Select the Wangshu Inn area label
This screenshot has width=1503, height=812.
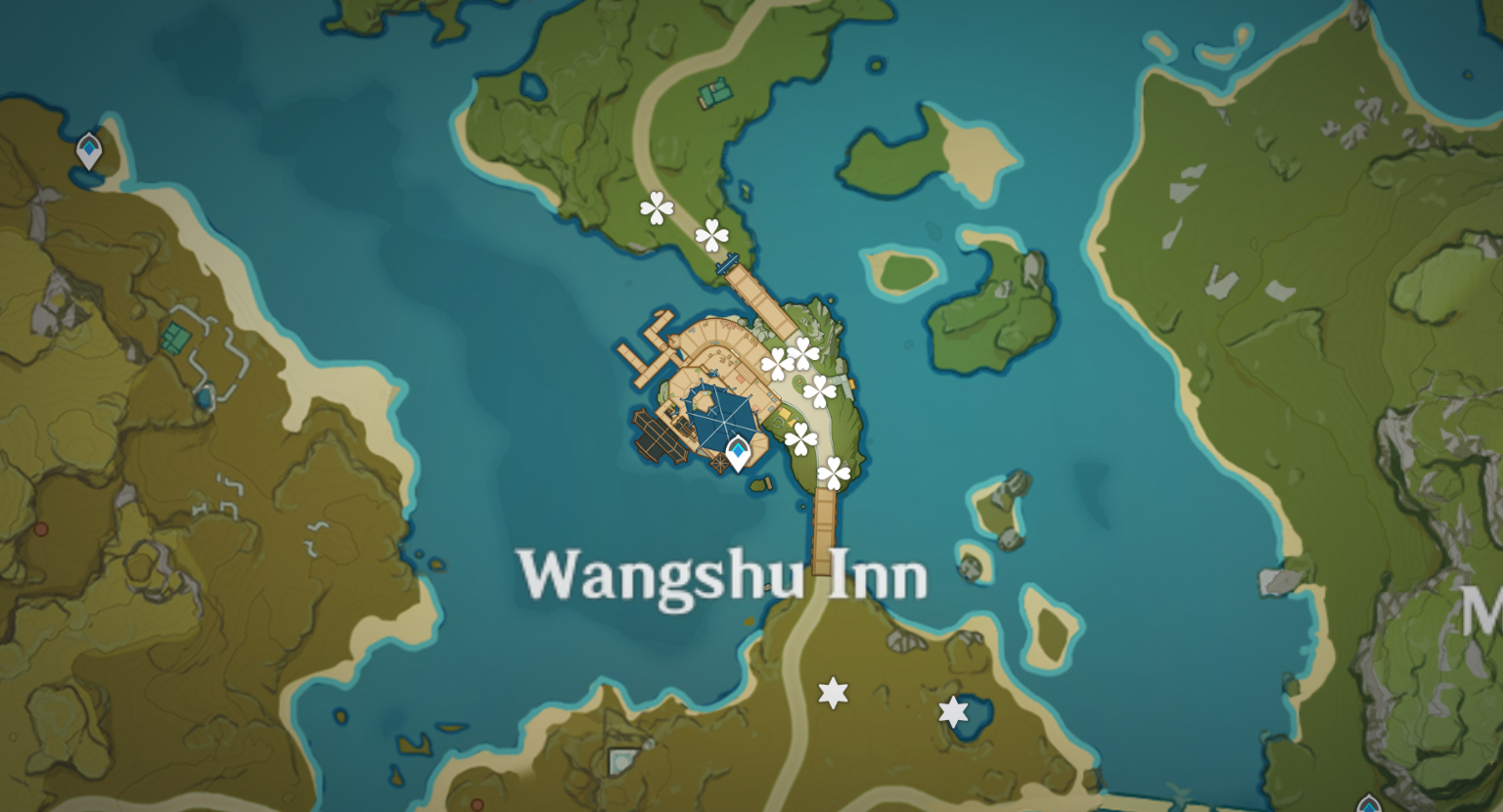tap(725, 576)
